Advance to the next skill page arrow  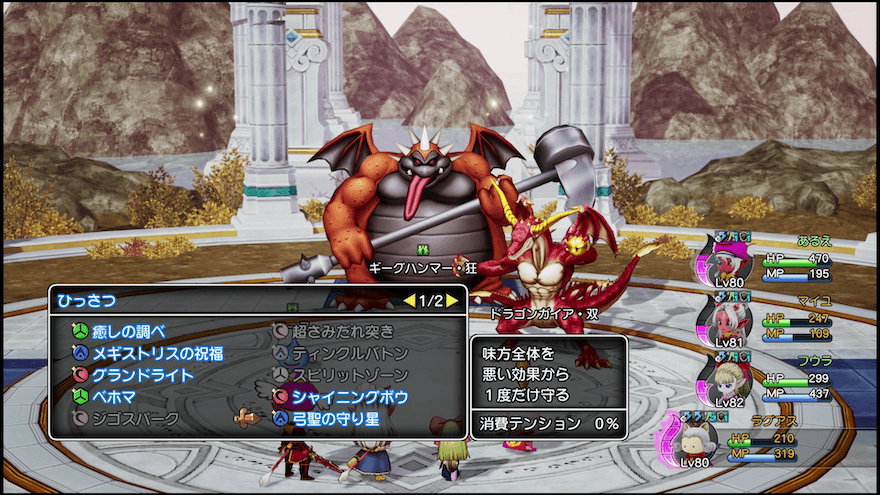(452, 300)
